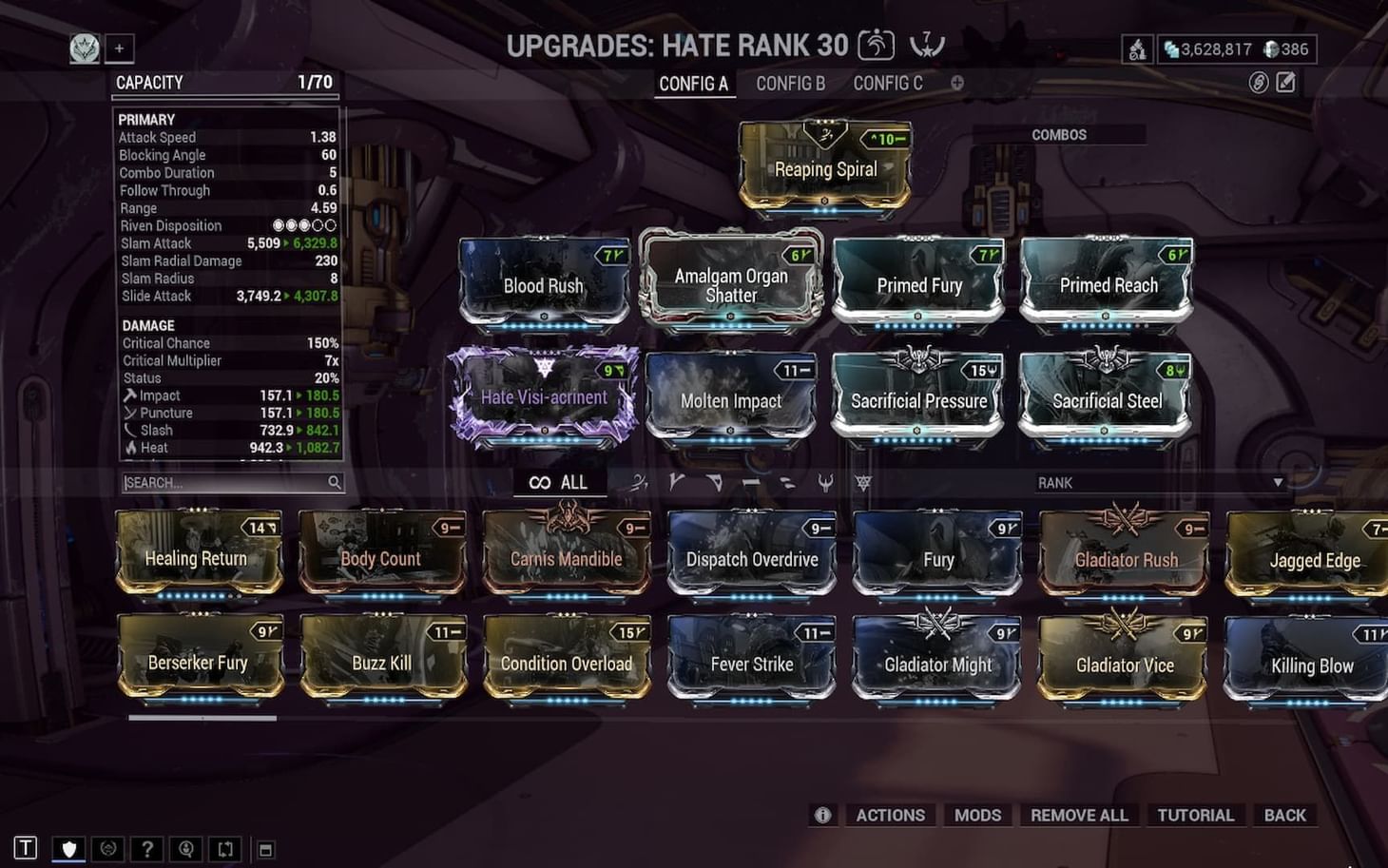Switch to CONFIG C tab

pos(887,83)
